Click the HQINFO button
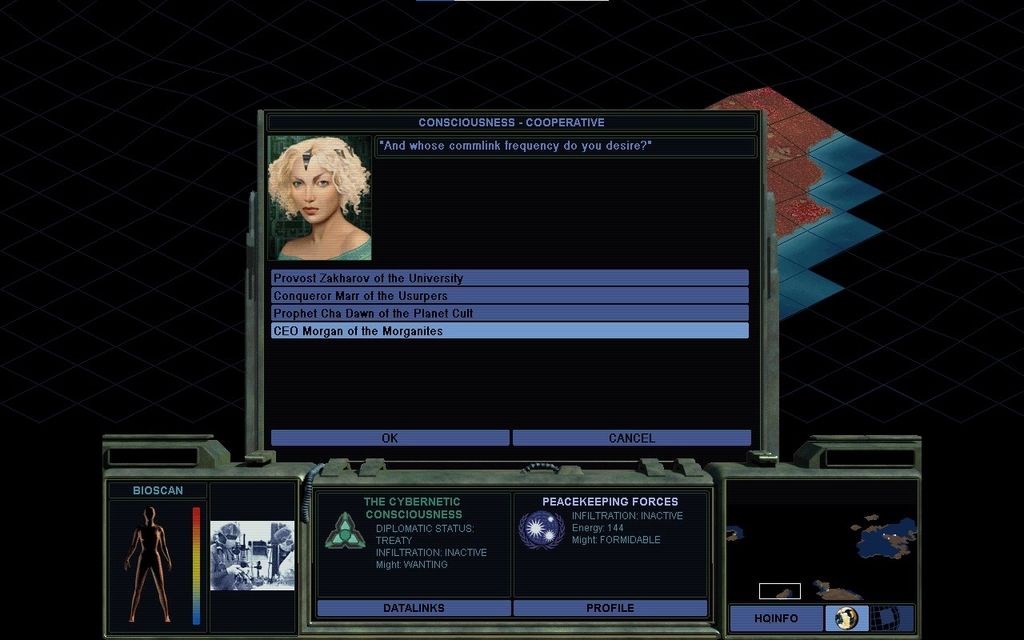Screen dimensions: 1024x640 tap(776, 618)
